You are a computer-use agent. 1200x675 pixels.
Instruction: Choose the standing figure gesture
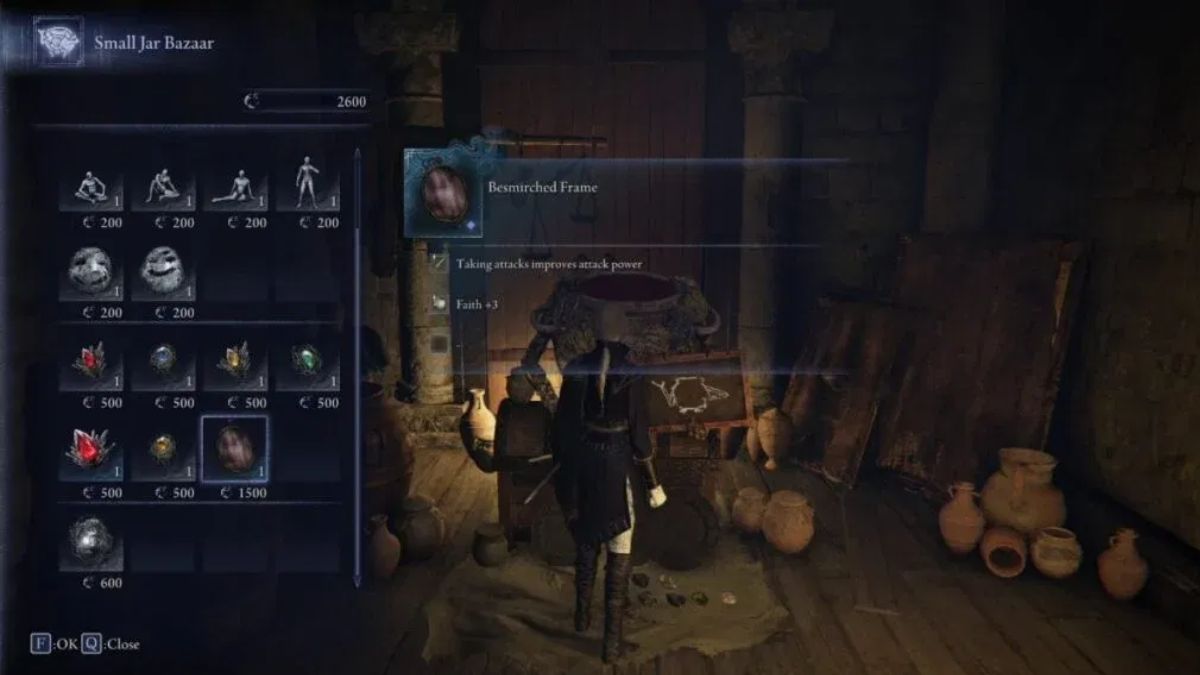307,185
